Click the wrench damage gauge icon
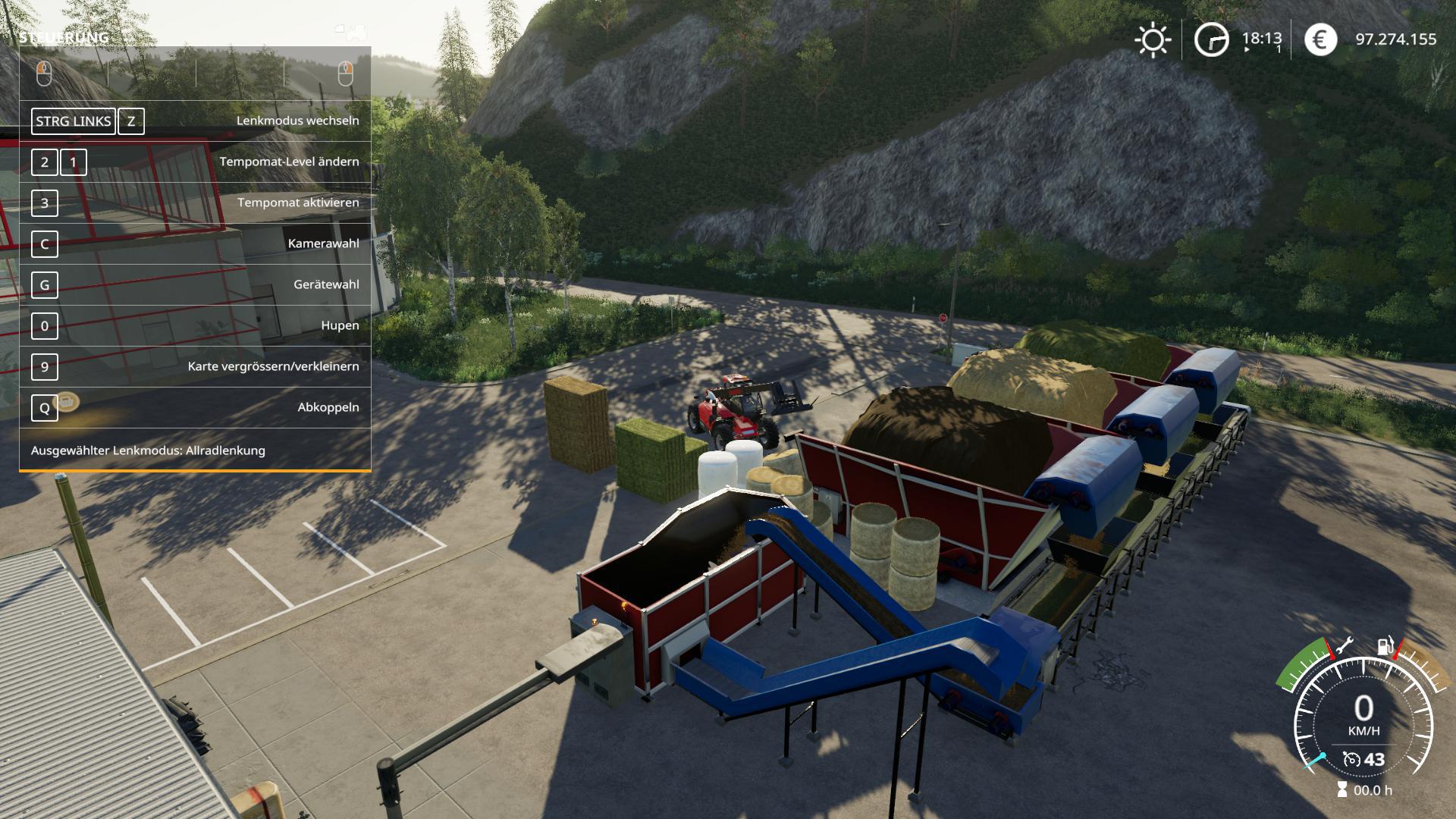Image resolution: width=1456 pixels, height=819 pixels. (x=1345, y=645)
